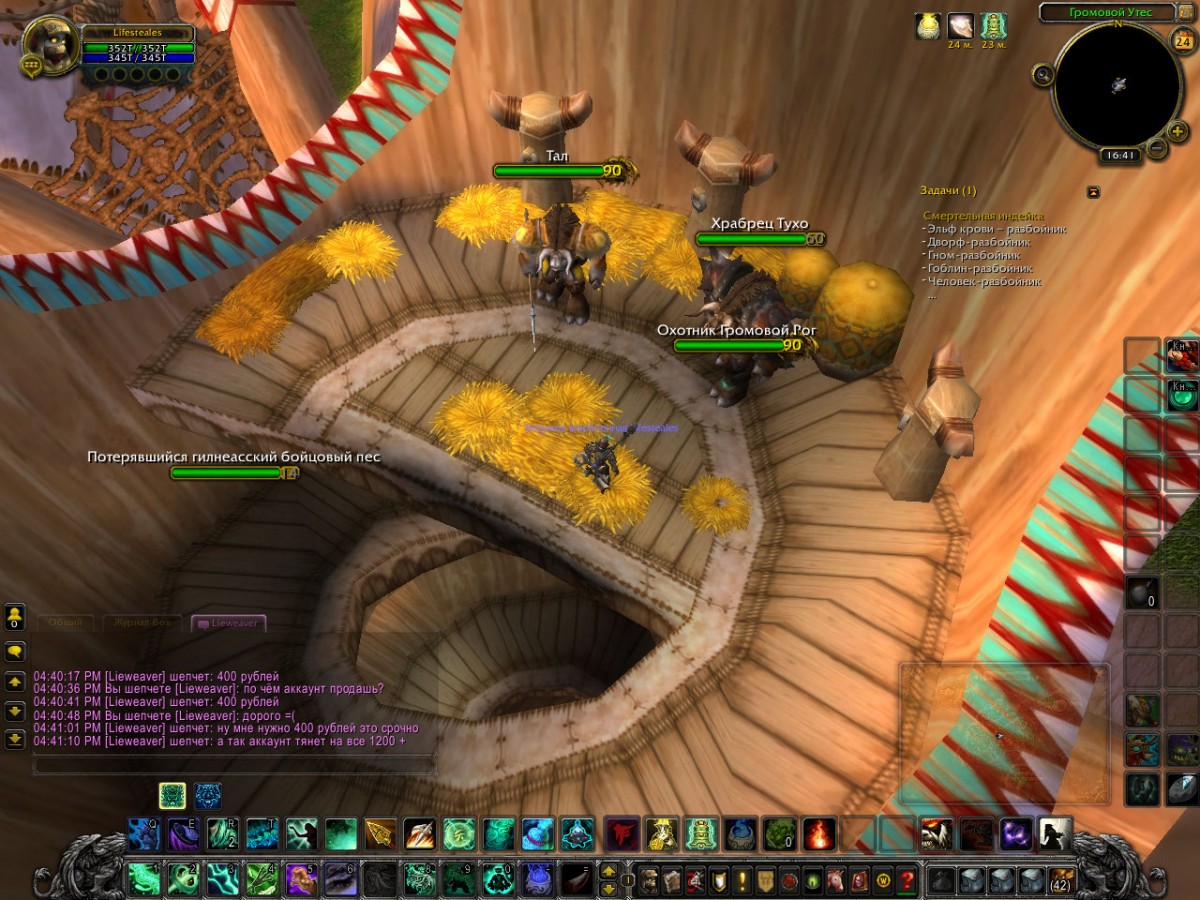Zoom in on the minimap
Viewport: 1200px width, 900px height.
pyautogui.click(x=1177, y=131)
